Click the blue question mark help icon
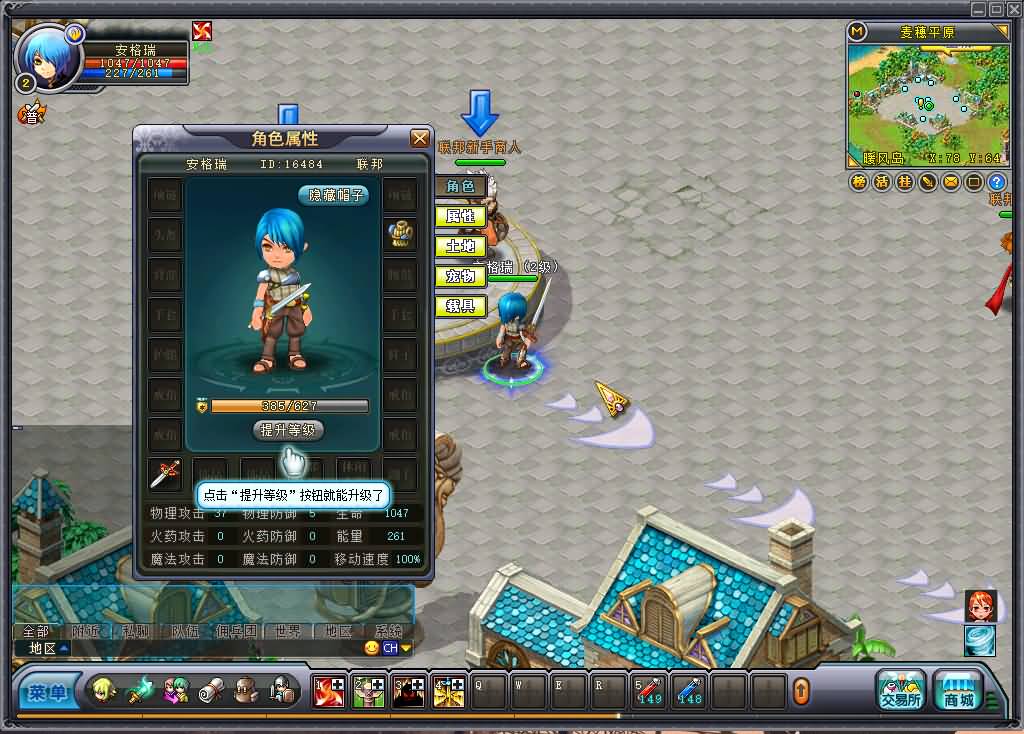The height and width of the screenshot is (734, 1024). coord(996,182)
